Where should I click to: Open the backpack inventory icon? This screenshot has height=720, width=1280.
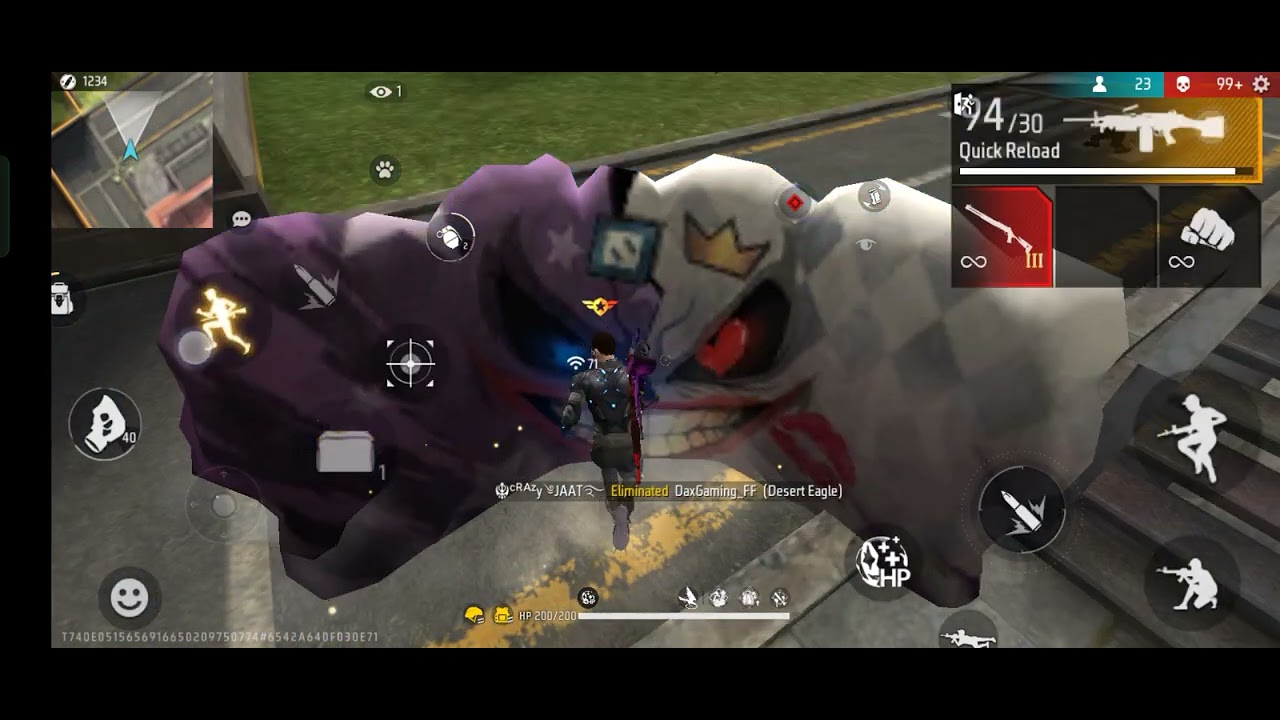(x=62, y=299)
